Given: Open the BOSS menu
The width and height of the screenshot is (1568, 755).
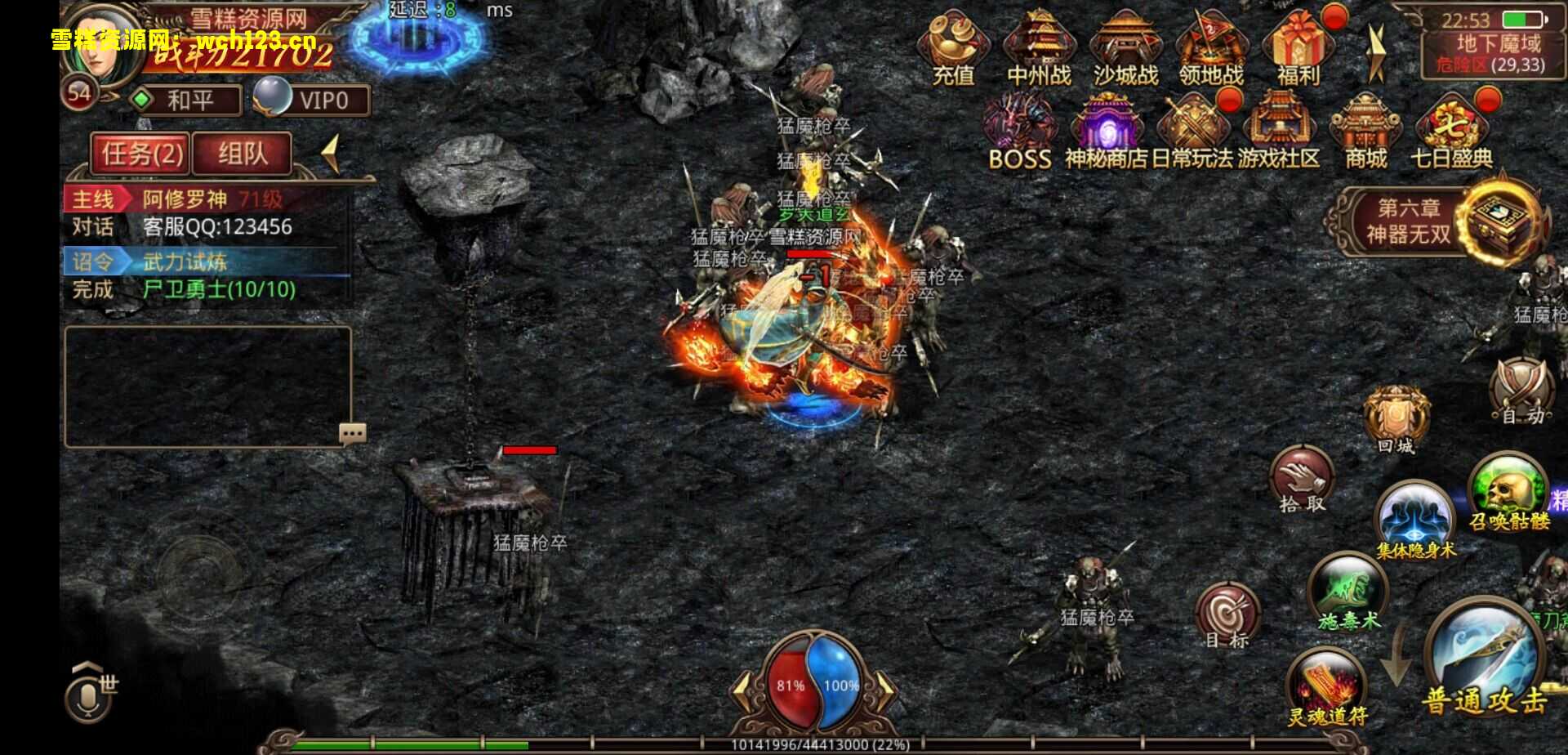Looking at the screenshot, I should click(x=1019, y=131).
